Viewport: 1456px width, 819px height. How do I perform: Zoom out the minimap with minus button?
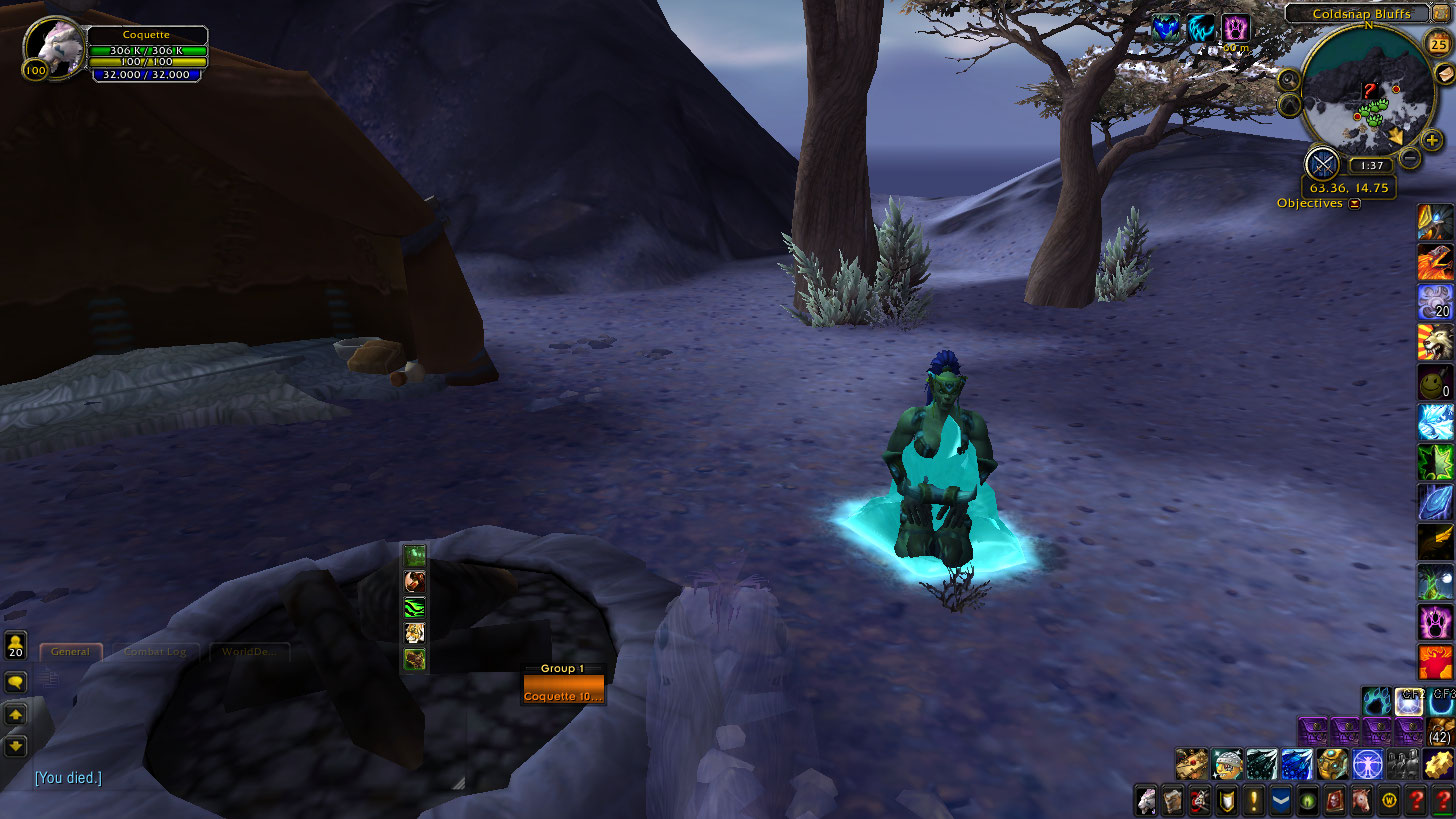(1410, 157)
